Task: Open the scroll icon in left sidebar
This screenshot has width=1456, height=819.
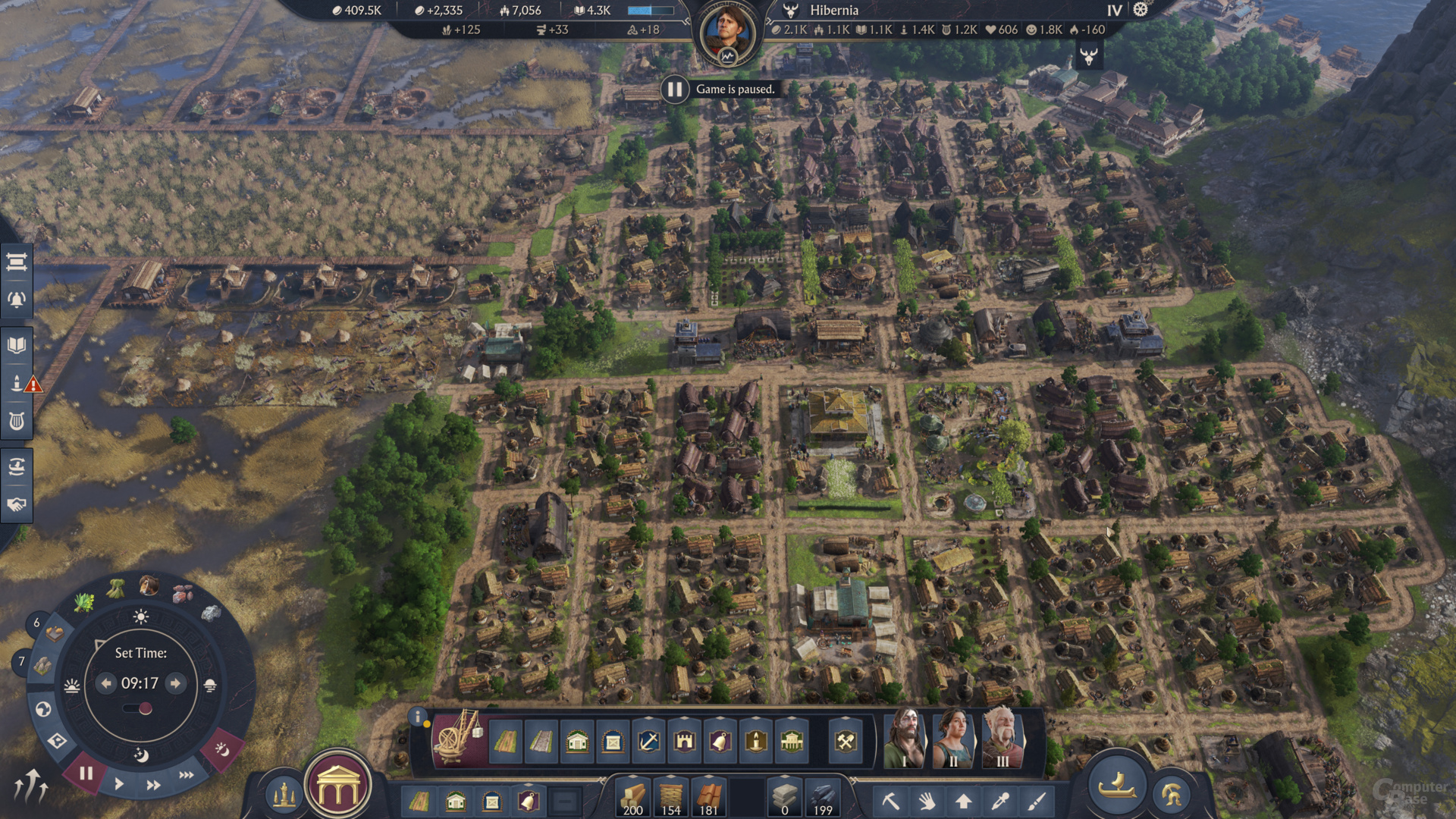Action: 17,262
